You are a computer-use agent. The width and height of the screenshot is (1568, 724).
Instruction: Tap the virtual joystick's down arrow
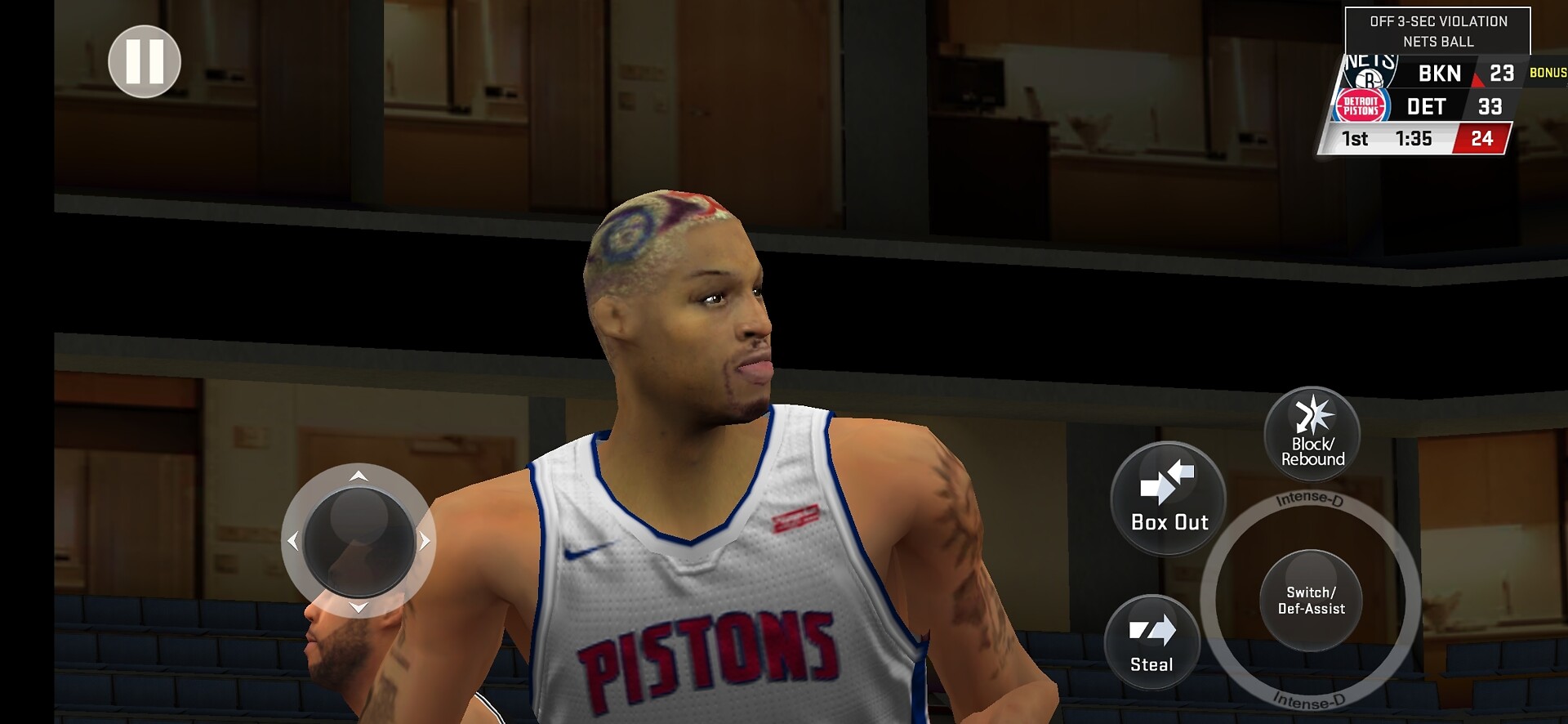point(359,607)
